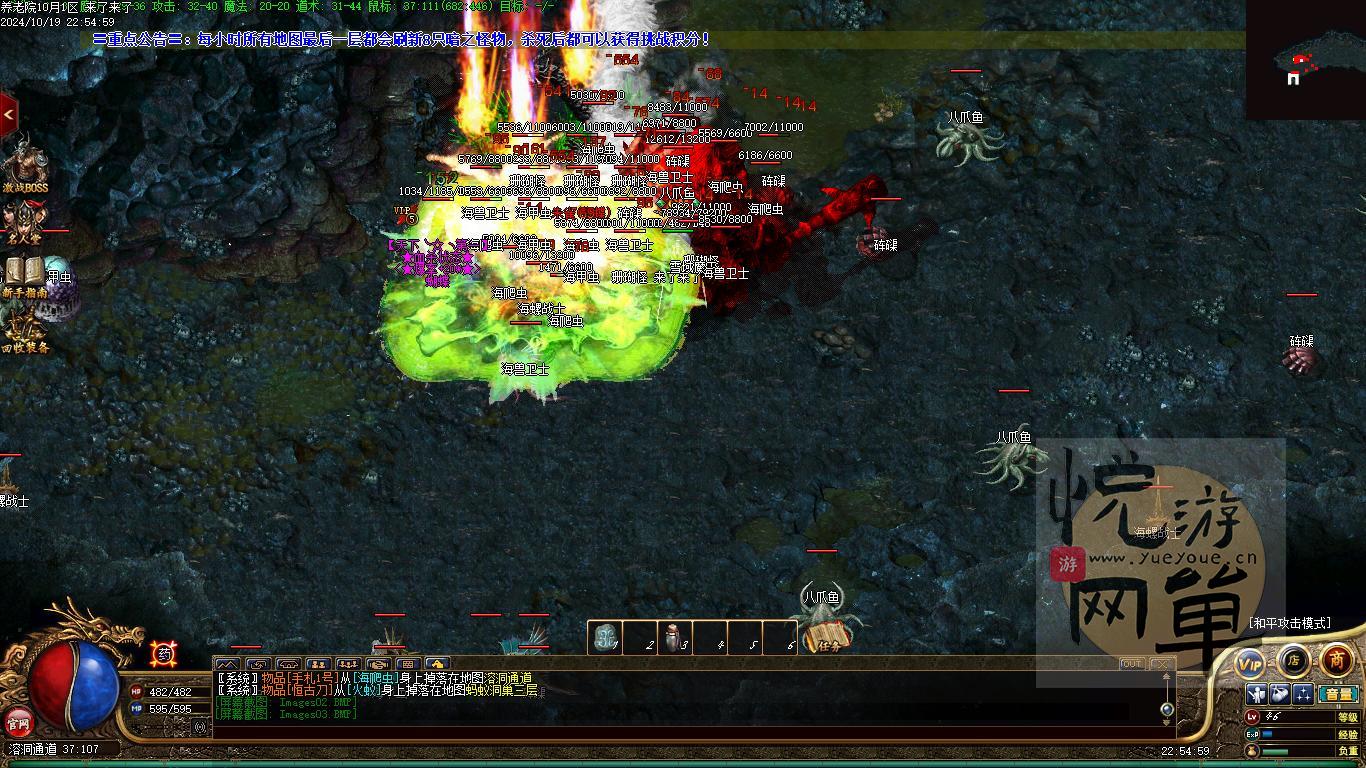
Task: Toggle the 药 auto-potion icon
Action: pyautogui.click(x=163, y=654)
